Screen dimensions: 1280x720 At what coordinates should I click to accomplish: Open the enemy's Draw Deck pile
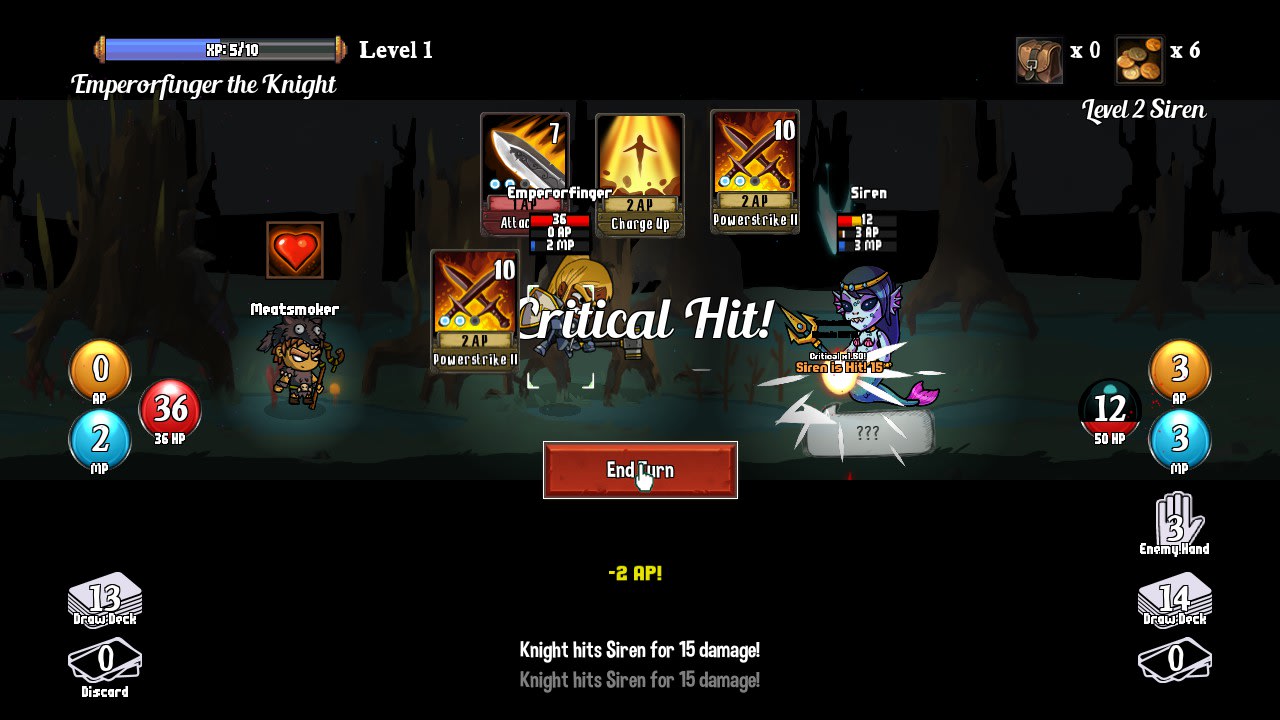click(1174, 598)
